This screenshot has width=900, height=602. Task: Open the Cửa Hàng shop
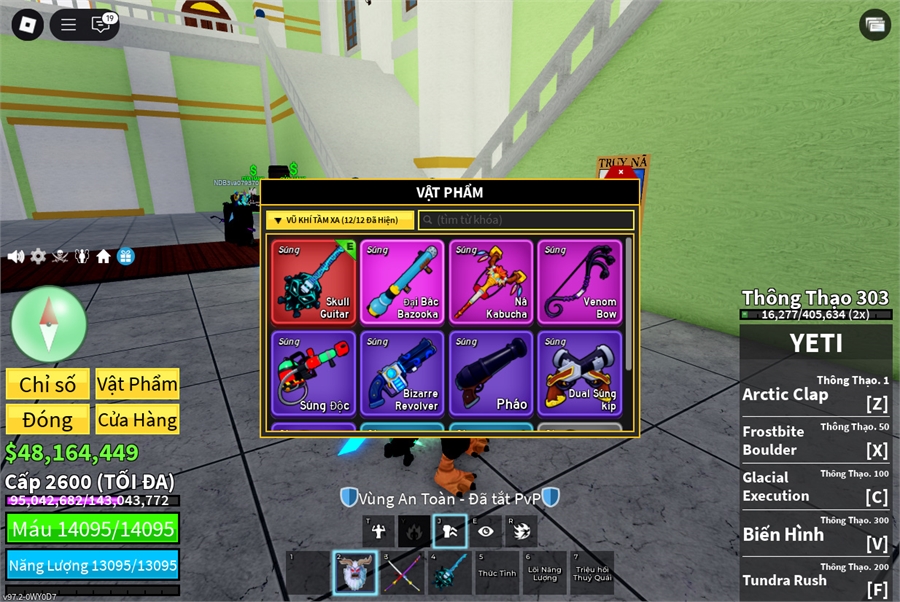tap(137, 420)
